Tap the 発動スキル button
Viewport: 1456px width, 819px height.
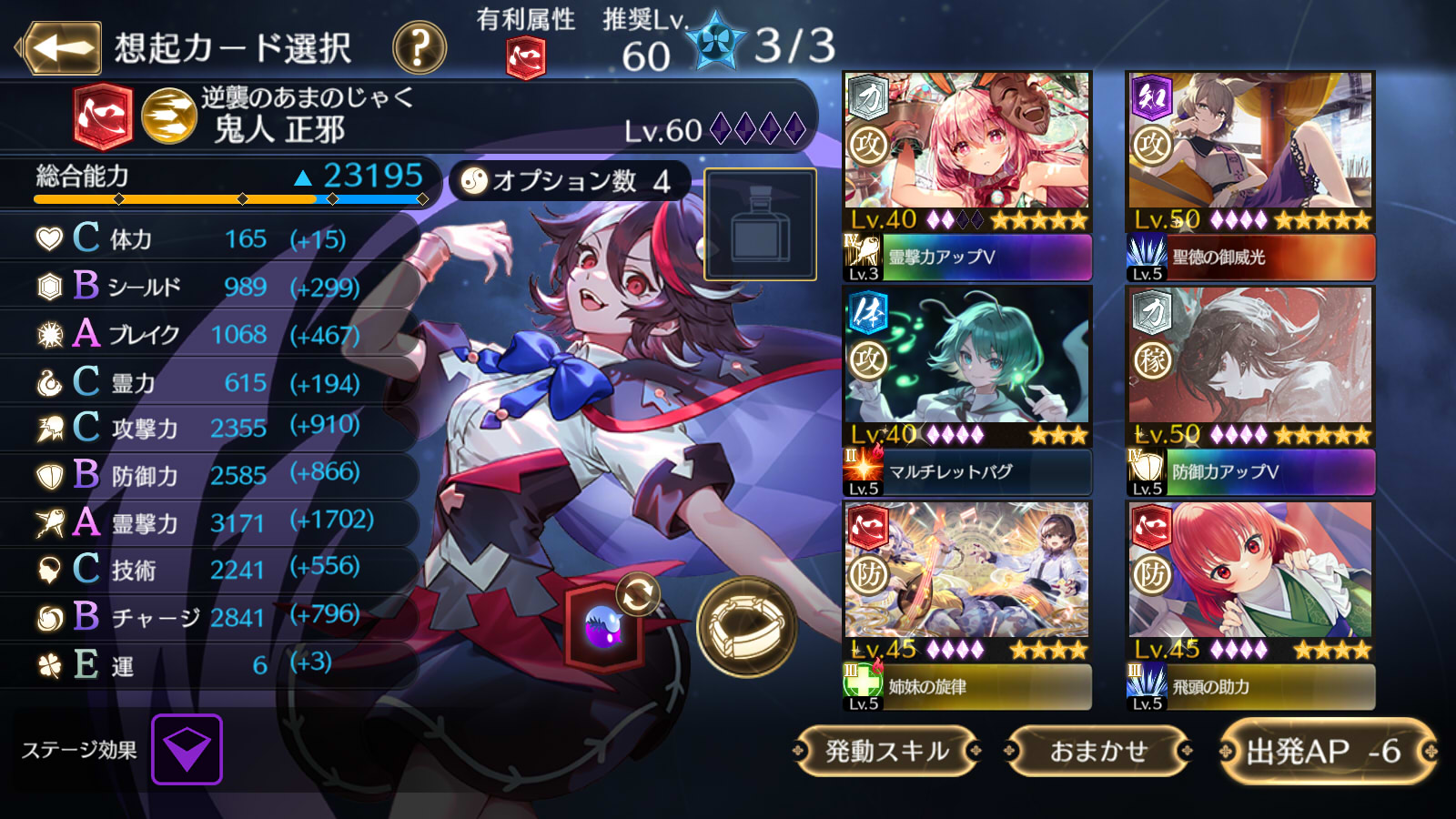click(886, 751)
